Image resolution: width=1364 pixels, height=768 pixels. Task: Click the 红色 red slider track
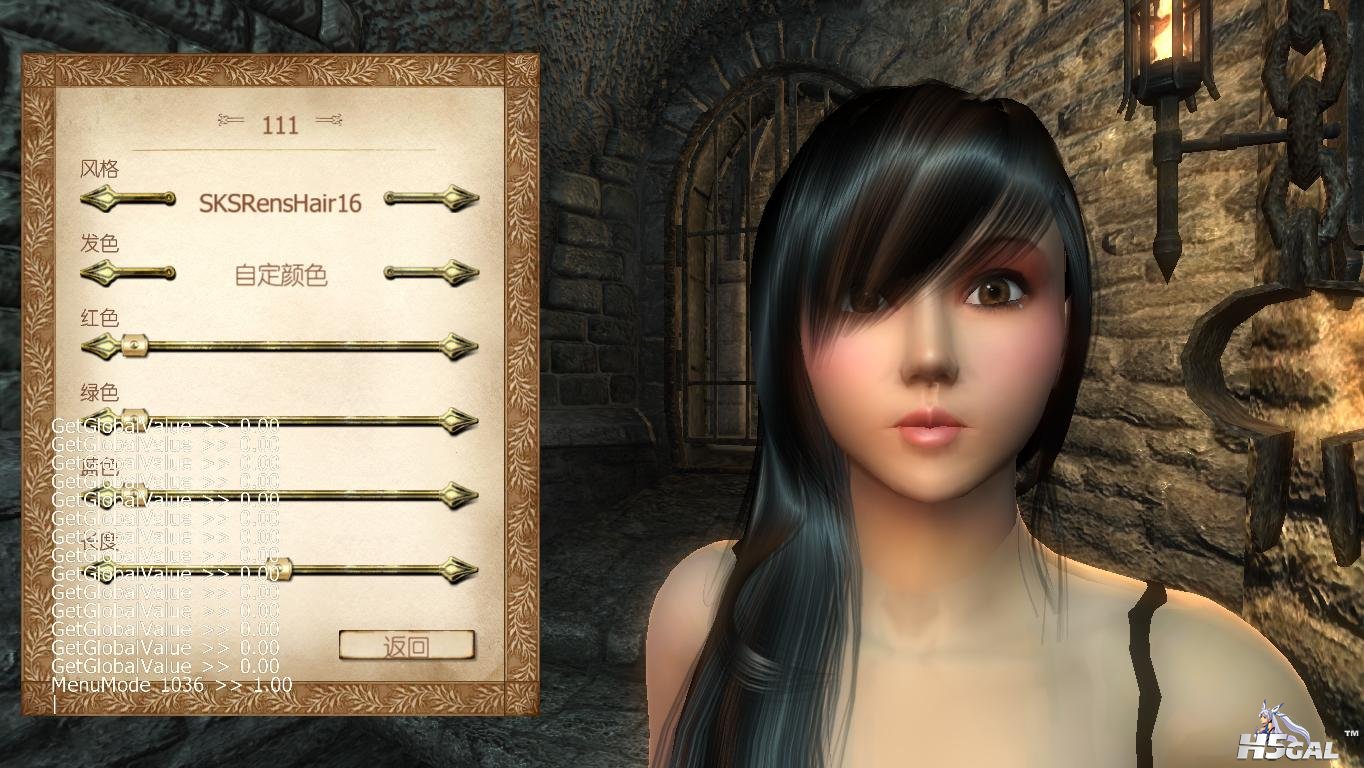point(290,347)
